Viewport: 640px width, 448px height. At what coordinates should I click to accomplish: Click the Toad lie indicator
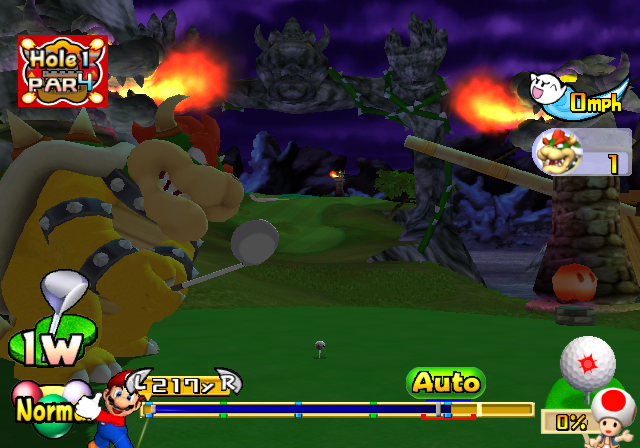(611, 412)
